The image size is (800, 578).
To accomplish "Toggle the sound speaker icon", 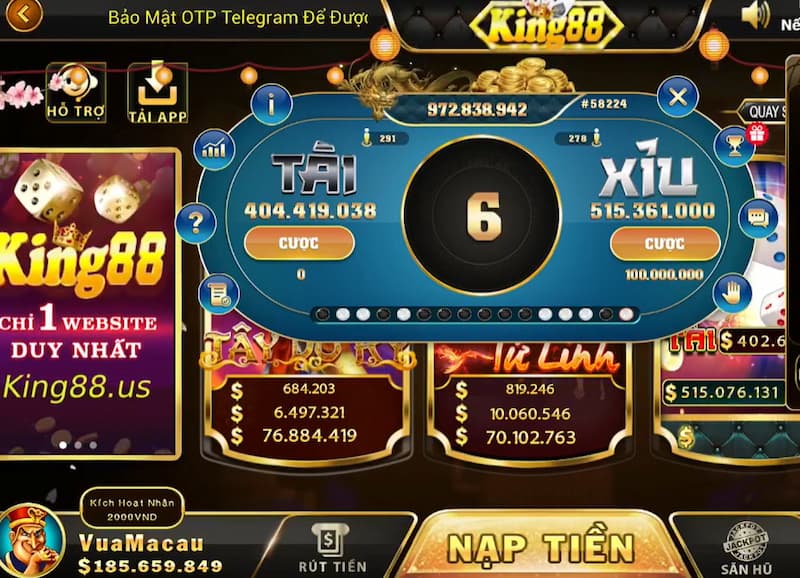I will [756, 14].
